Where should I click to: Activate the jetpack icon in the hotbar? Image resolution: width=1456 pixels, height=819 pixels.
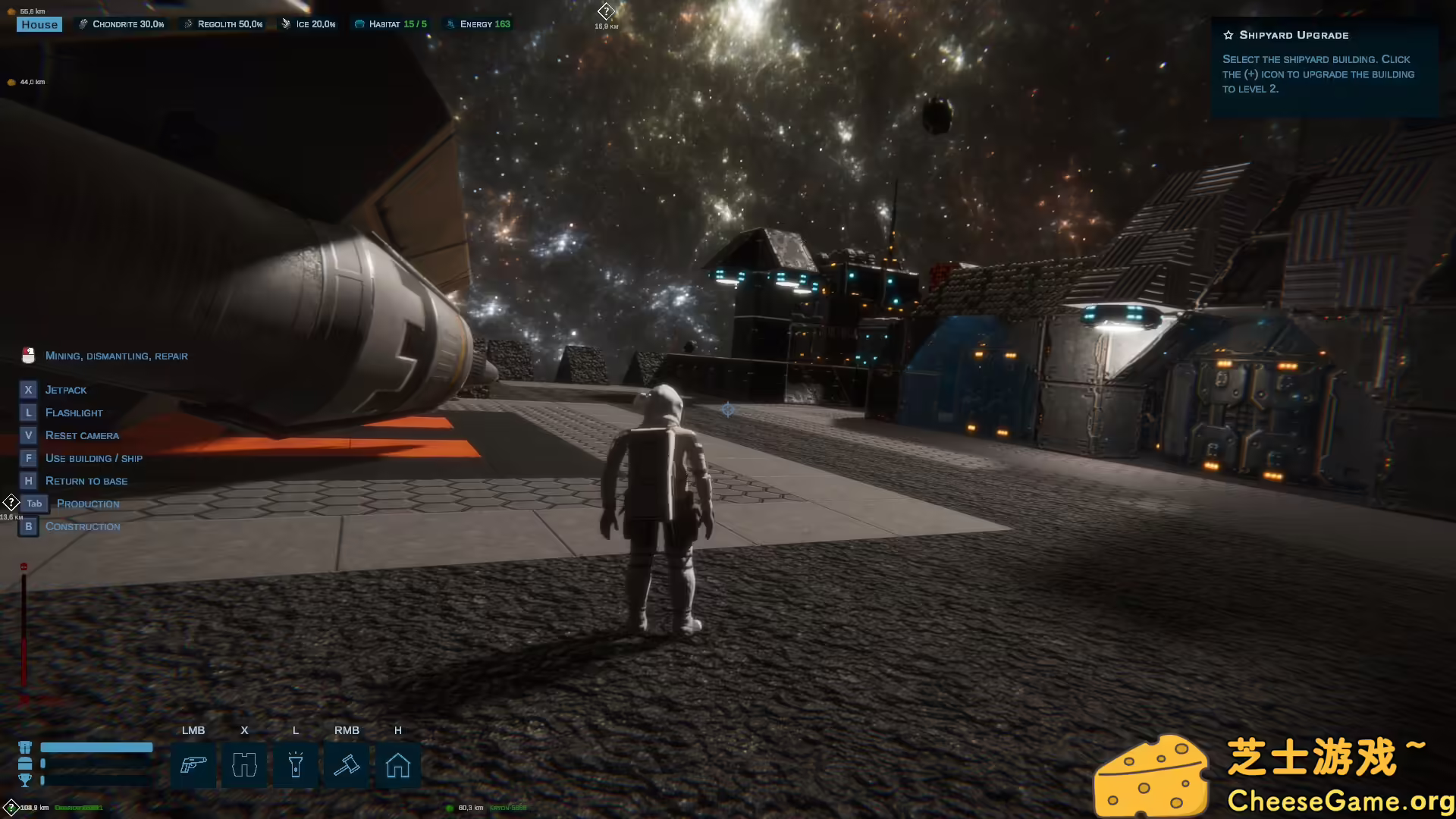pyautogui.click(x=244, y=766)
